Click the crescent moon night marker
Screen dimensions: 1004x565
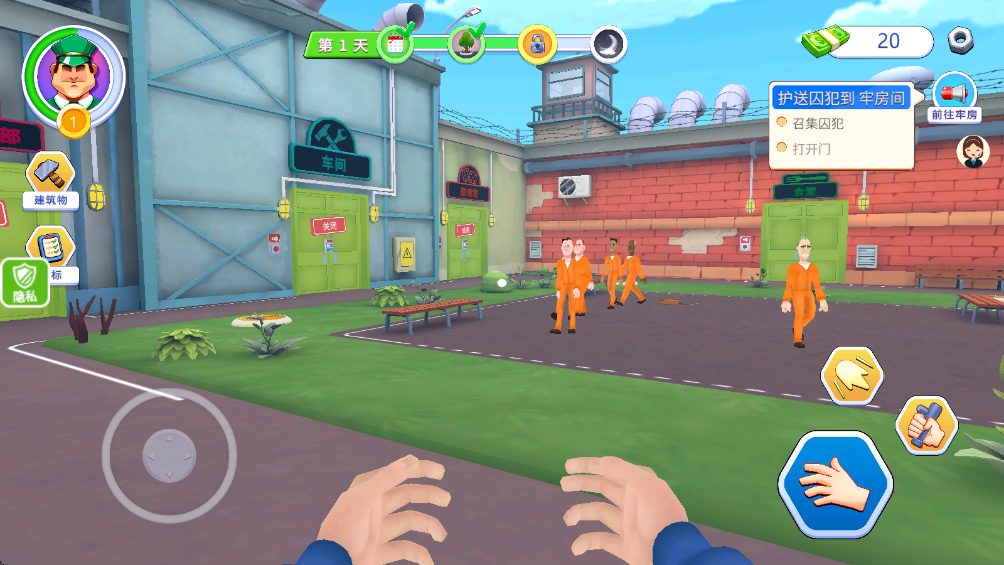click(608, 43)
